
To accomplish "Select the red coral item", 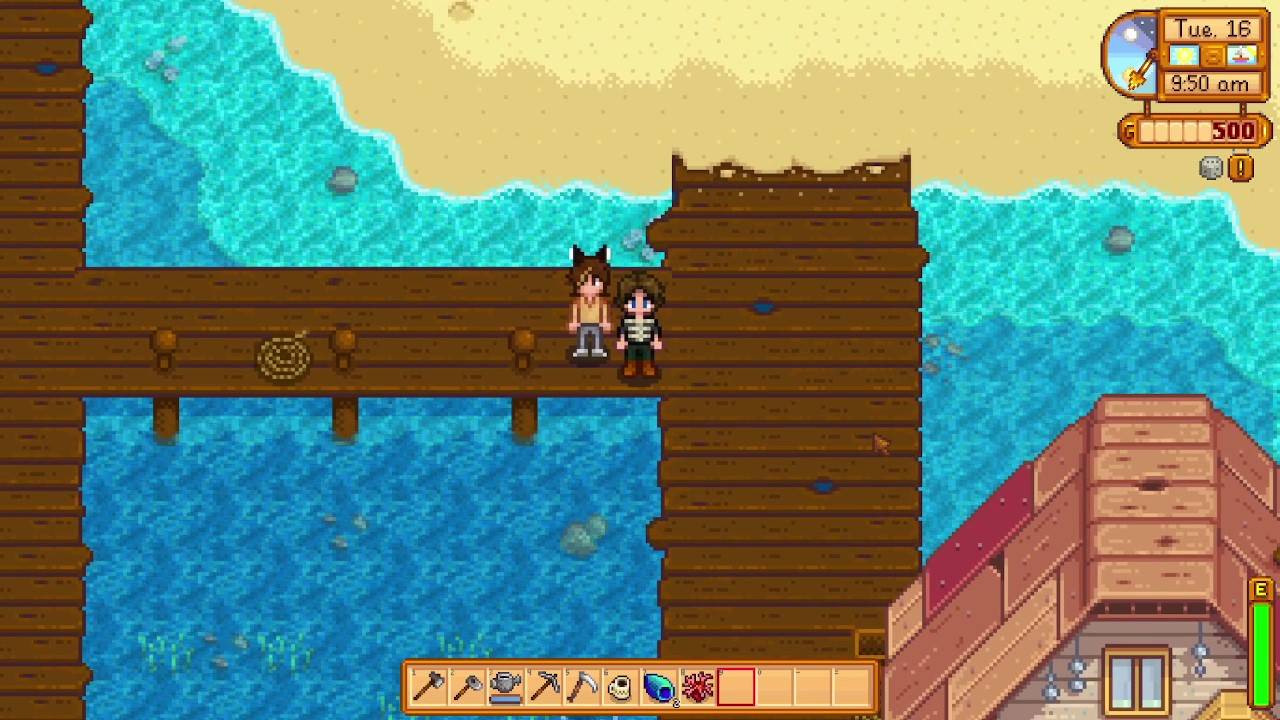I will (697, 686).
